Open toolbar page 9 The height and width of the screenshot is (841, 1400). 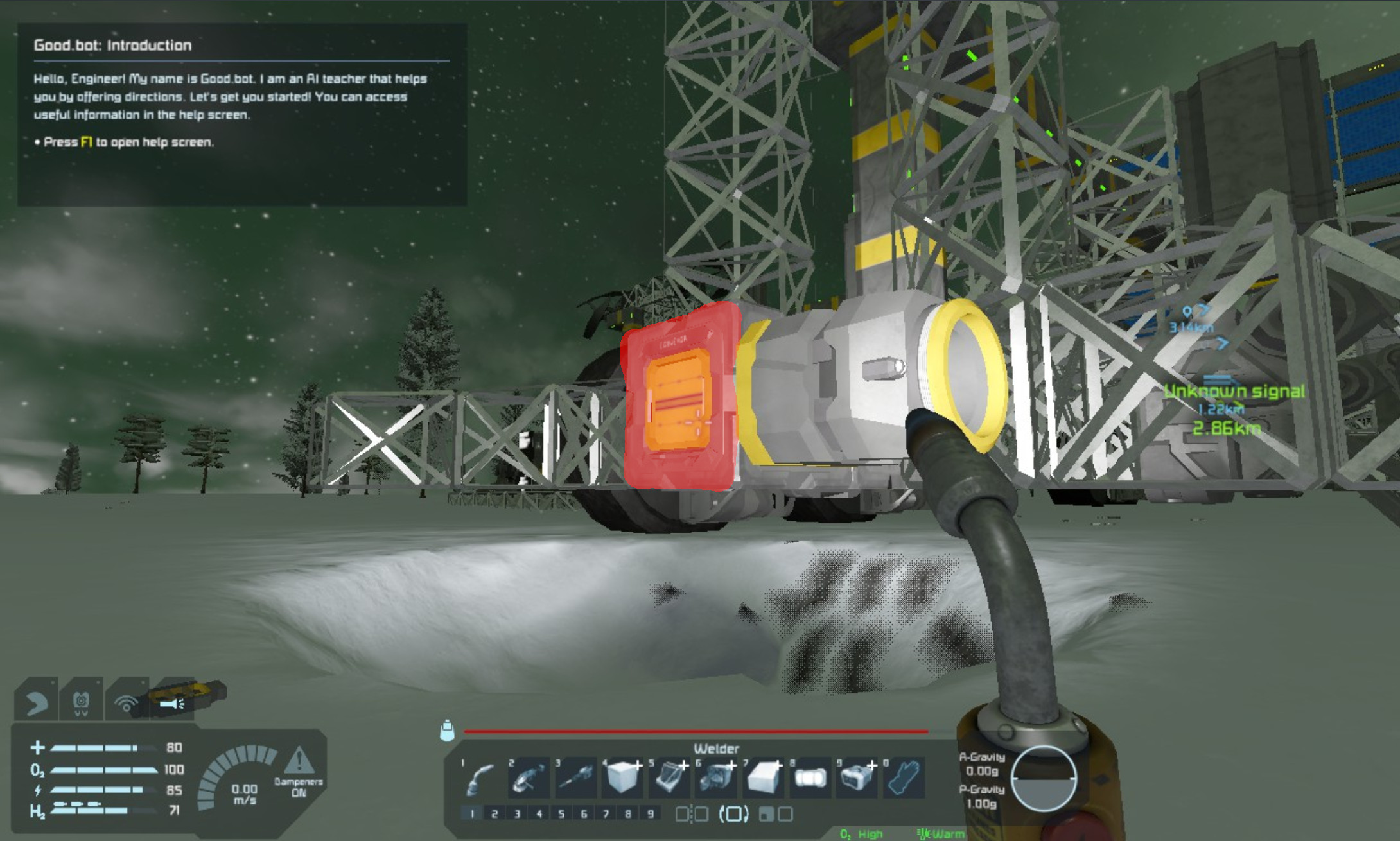point(651,814)
